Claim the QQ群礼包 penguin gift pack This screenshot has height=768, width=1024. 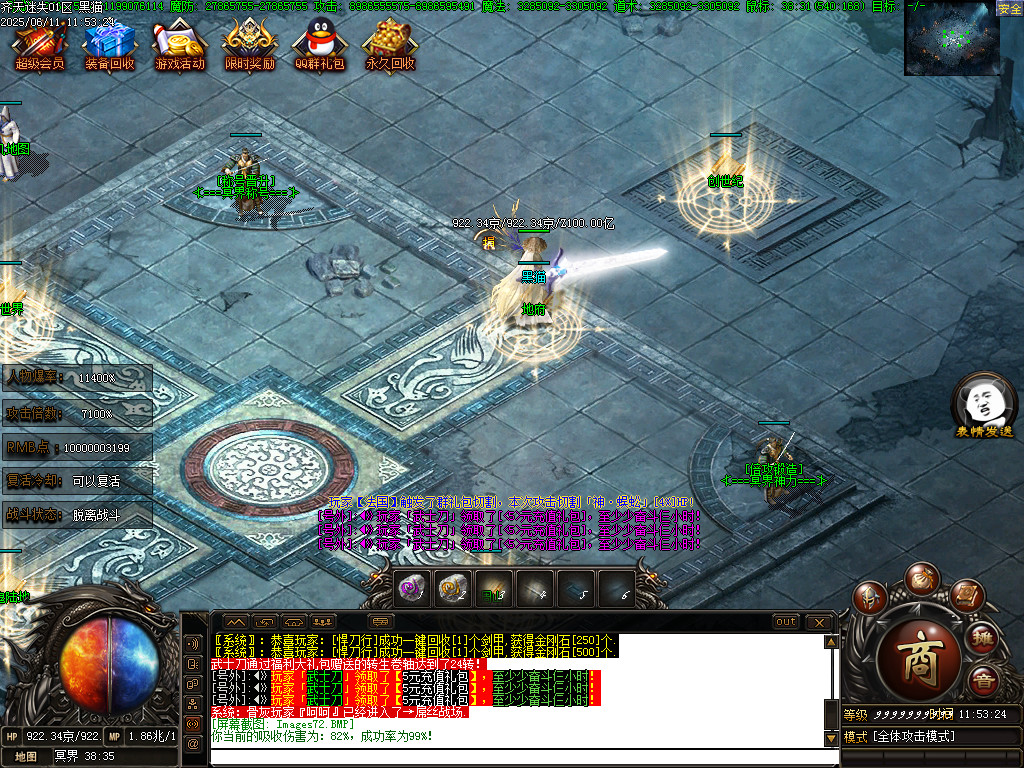[319, 46]
